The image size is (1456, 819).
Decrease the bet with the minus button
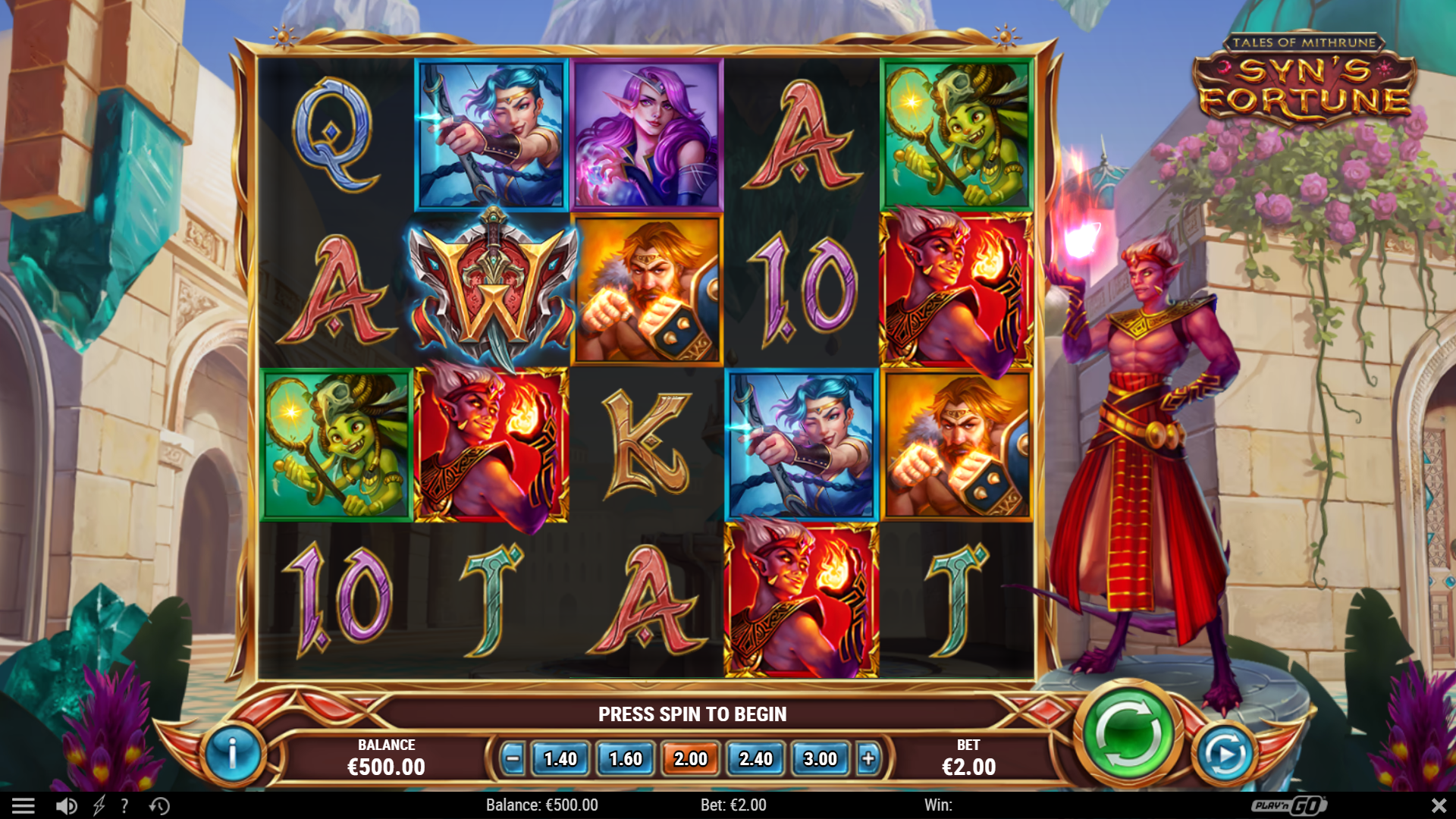coord(513,758)
